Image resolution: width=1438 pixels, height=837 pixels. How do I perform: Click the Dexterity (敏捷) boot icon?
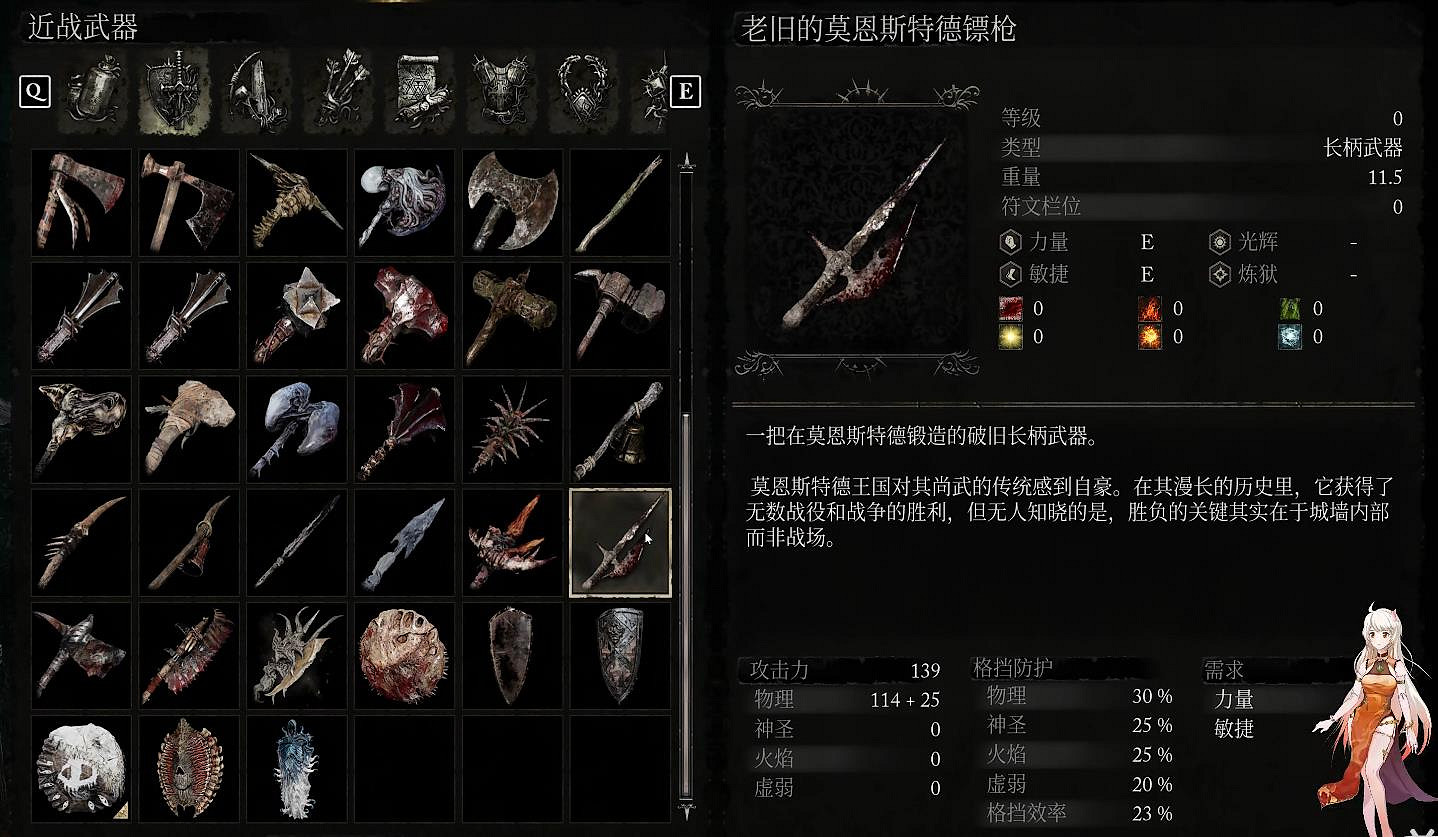tap(1010, 274)
